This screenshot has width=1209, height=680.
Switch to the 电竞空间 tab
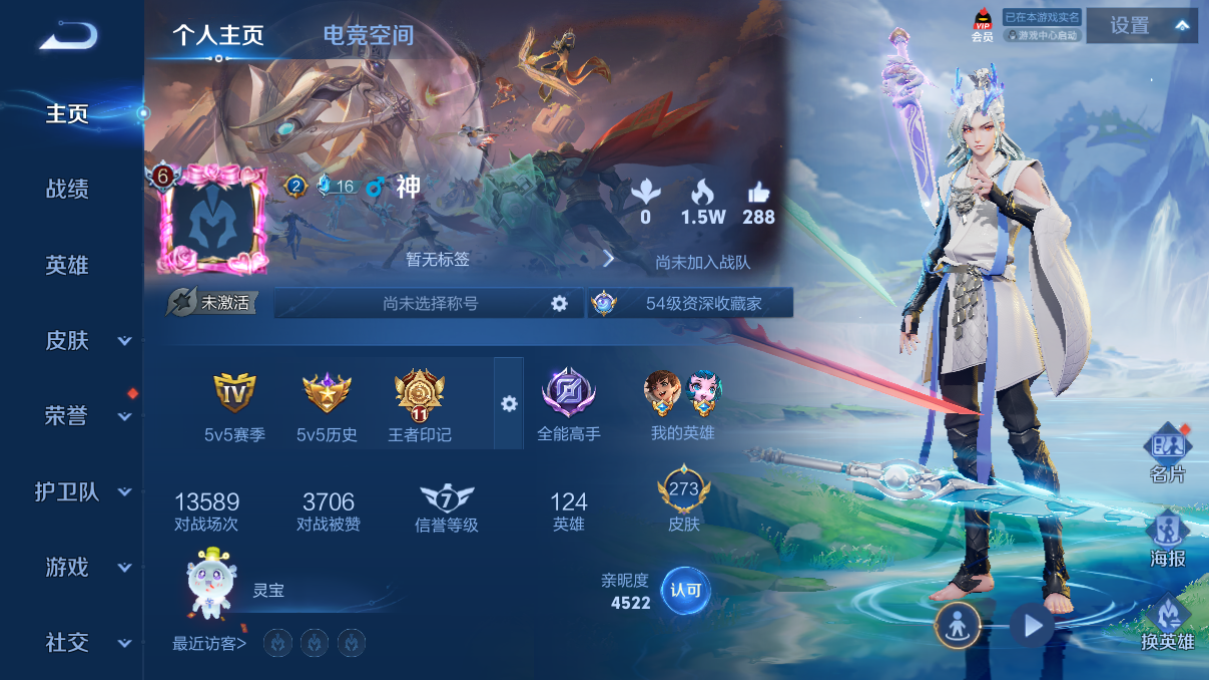point(368,36)
